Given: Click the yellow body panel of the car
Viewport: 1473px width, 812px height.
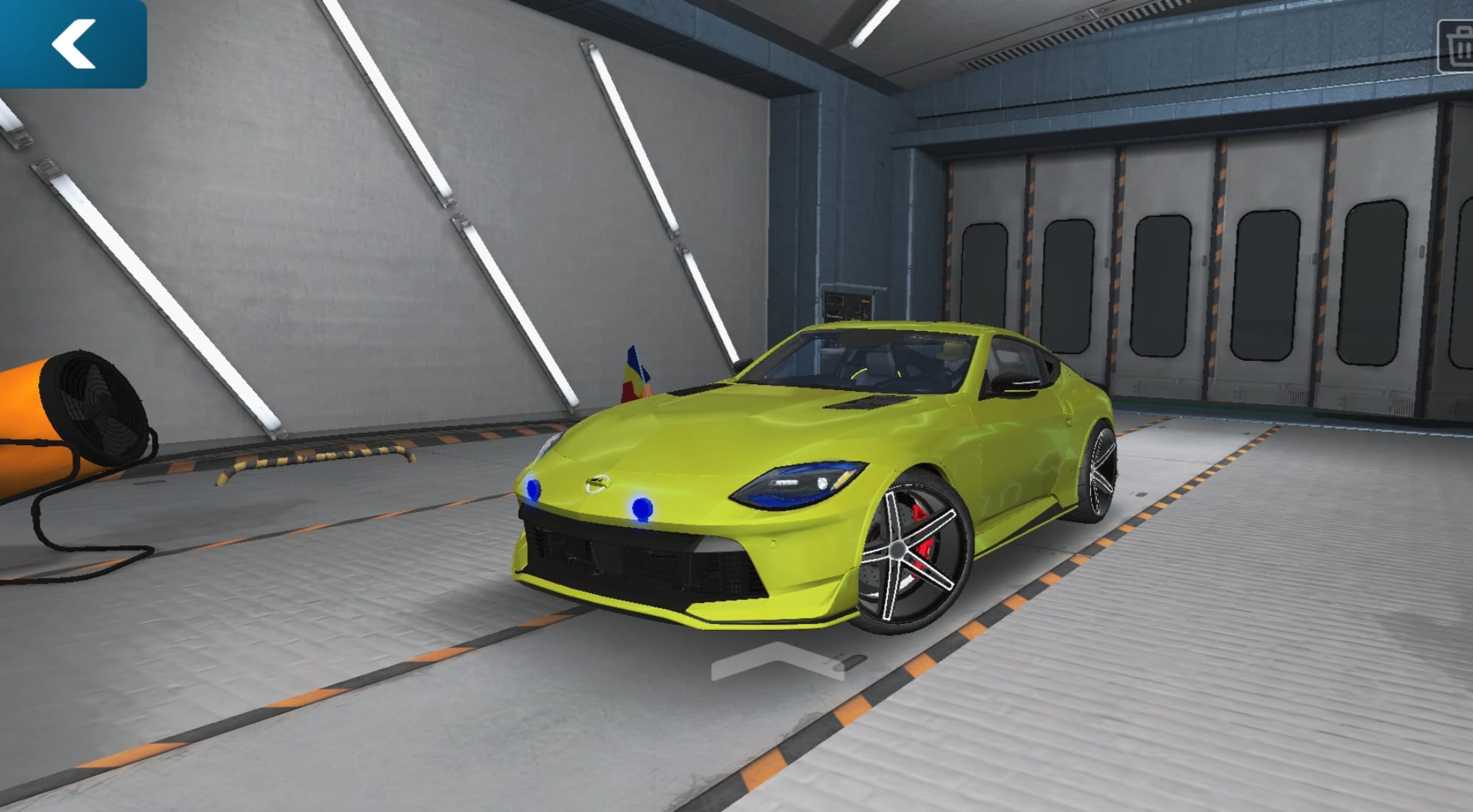Looking at the screenshot, I should [x=715, y=444].
